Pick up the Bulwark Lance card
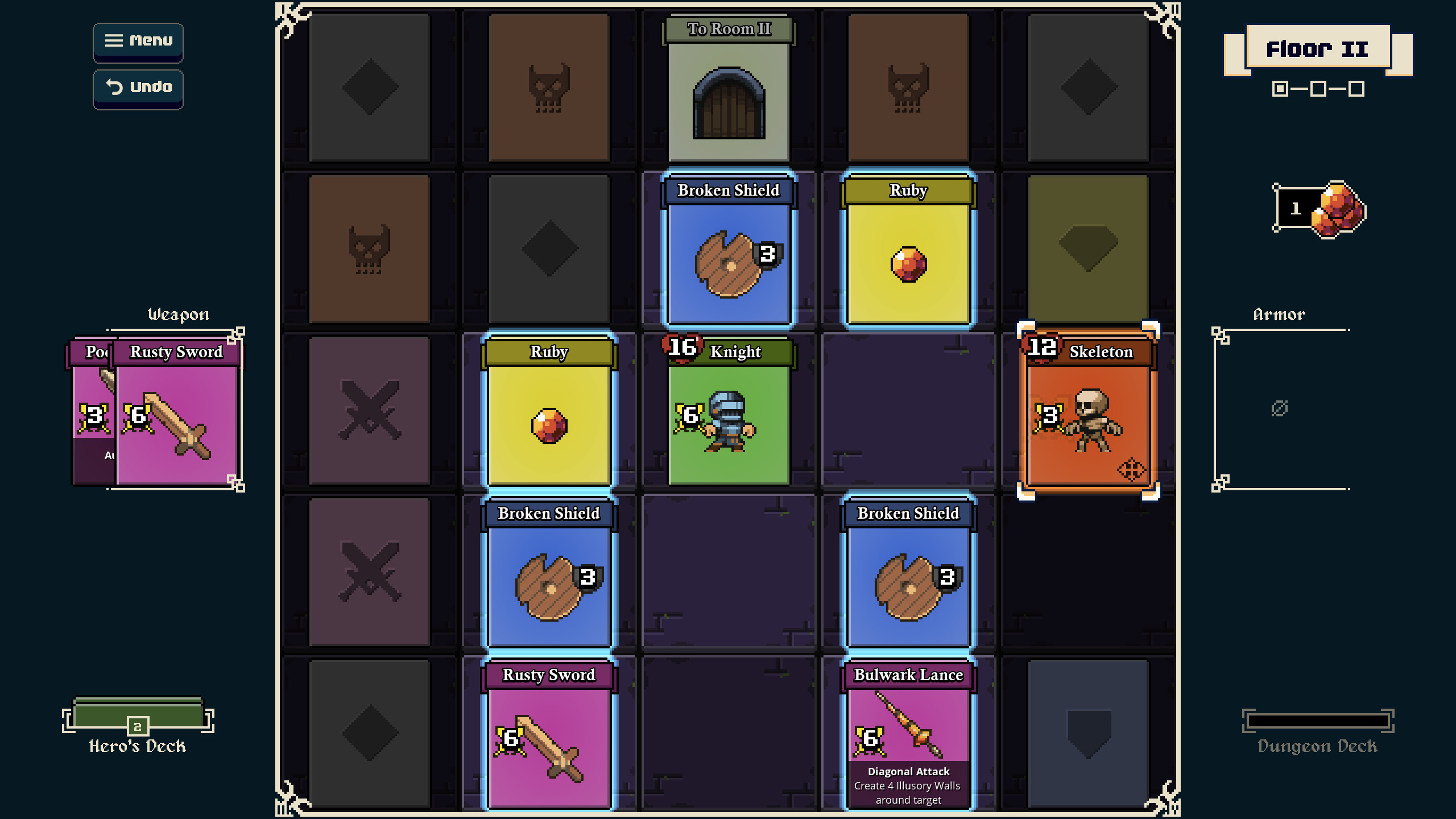1456x819 pixels. coord(908,734)
